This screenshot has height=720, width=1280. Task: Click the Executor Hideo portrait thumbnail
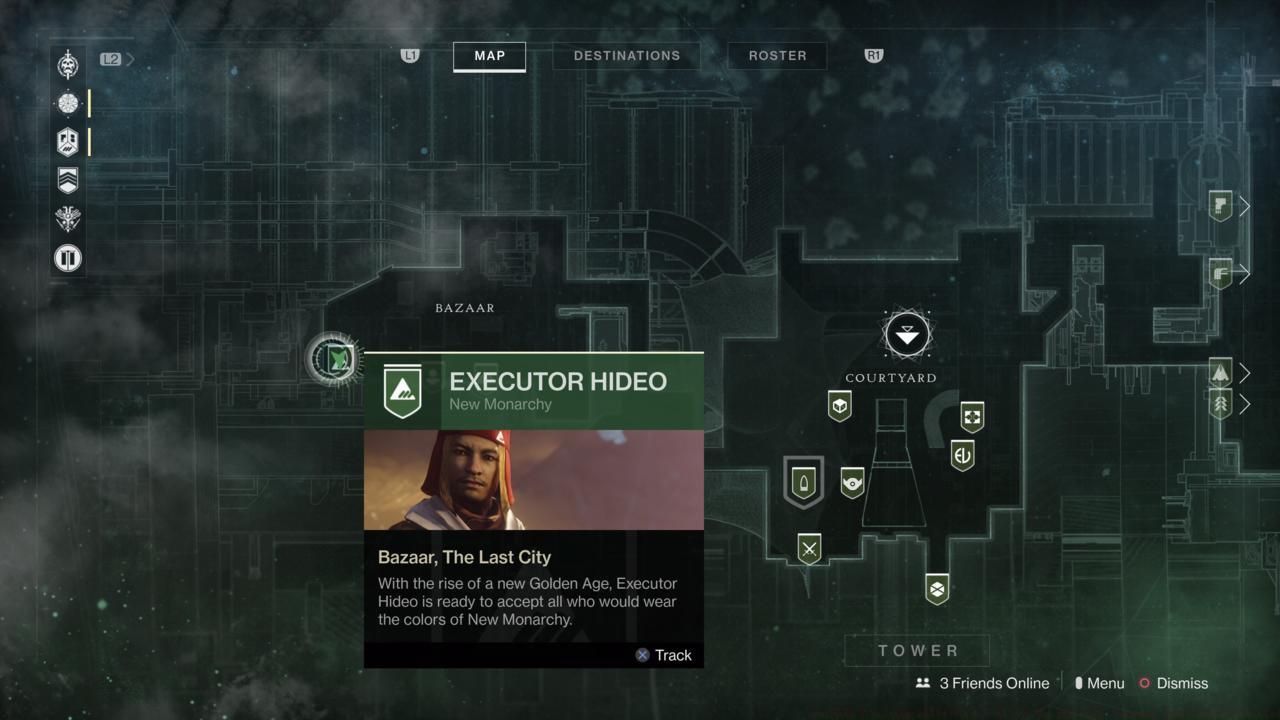(x=534, y=480)
